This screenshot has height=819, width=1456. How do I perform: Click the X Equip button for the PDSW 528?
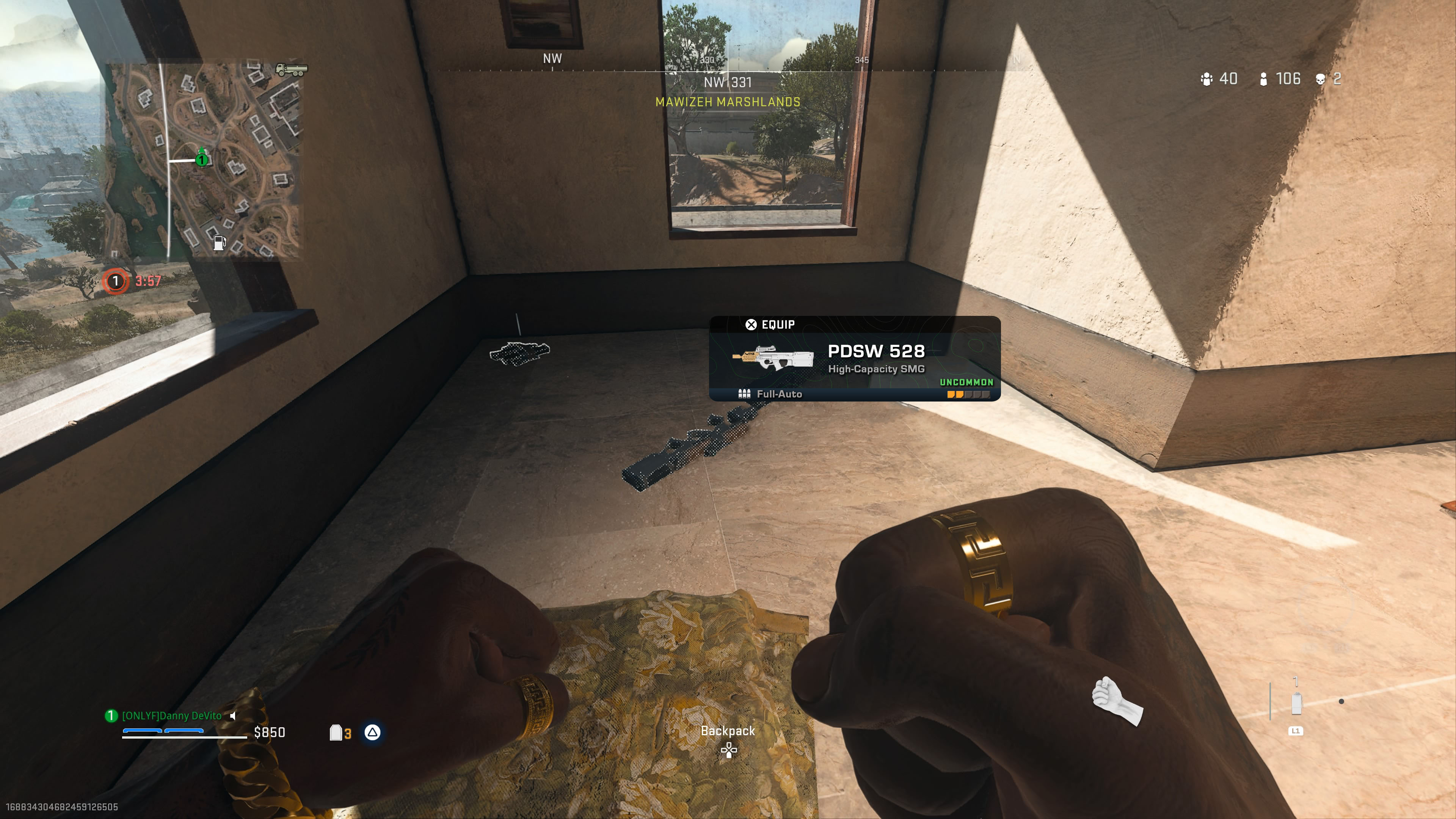[x=751, y=324]
